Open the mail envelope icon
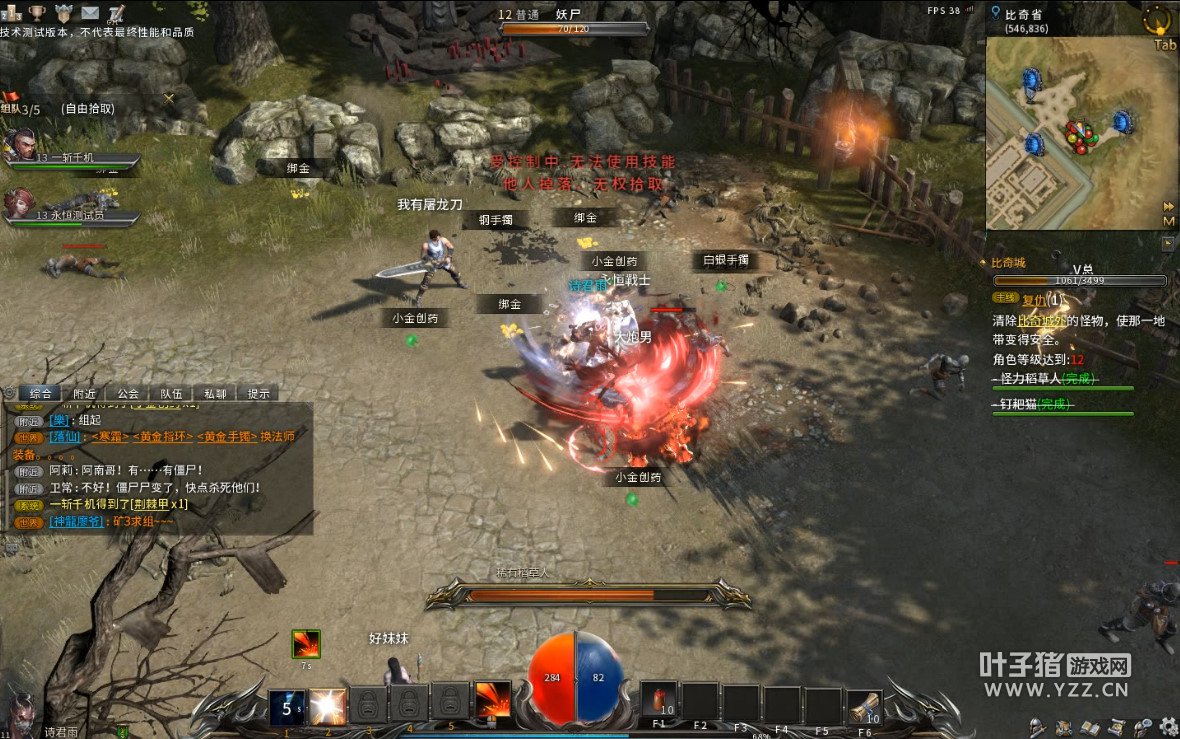This screenshot has width=1180, height=739. [90, 13]
